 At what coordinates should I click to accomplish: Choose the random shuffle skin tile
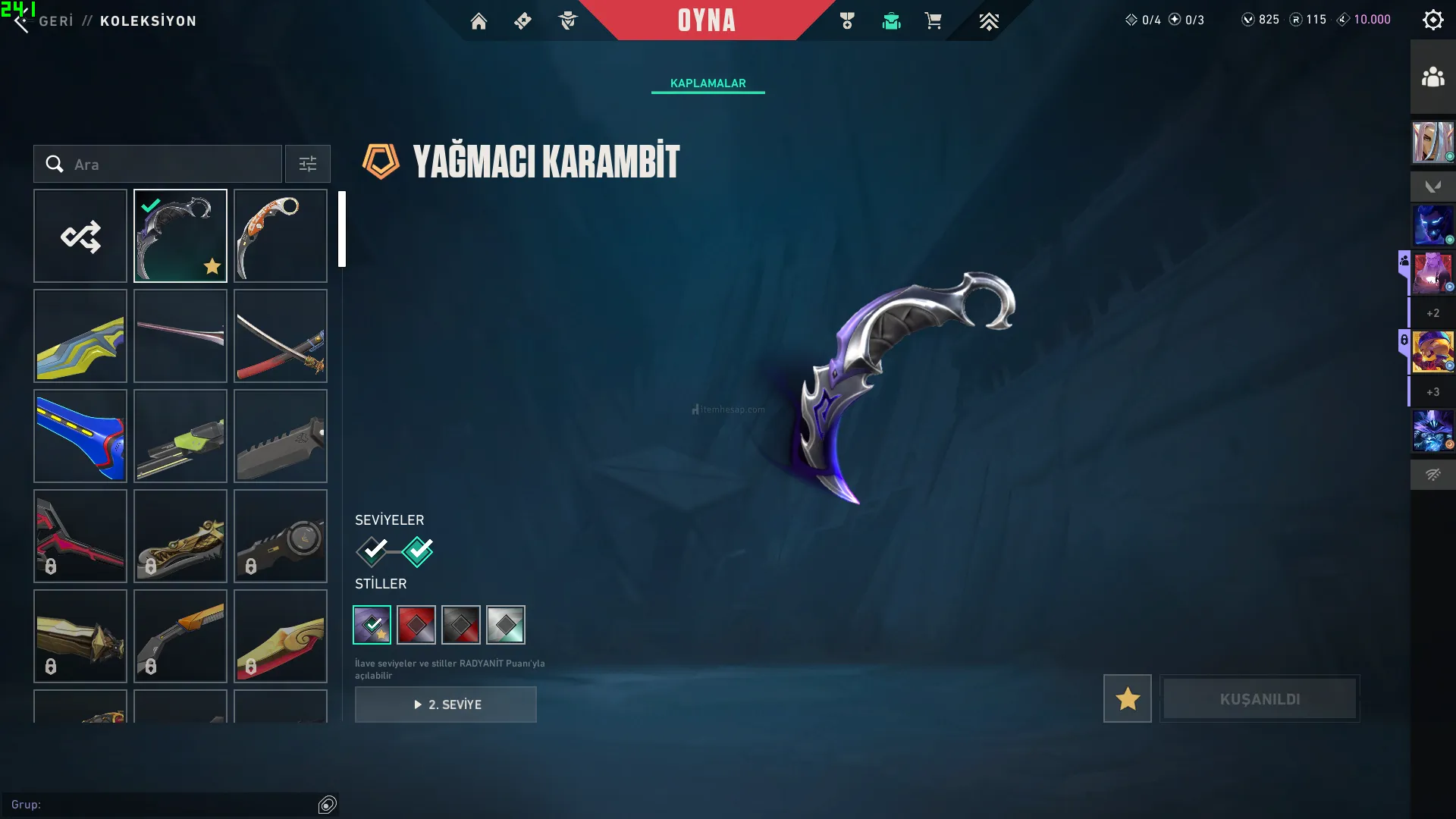click(x=80, y=236)
